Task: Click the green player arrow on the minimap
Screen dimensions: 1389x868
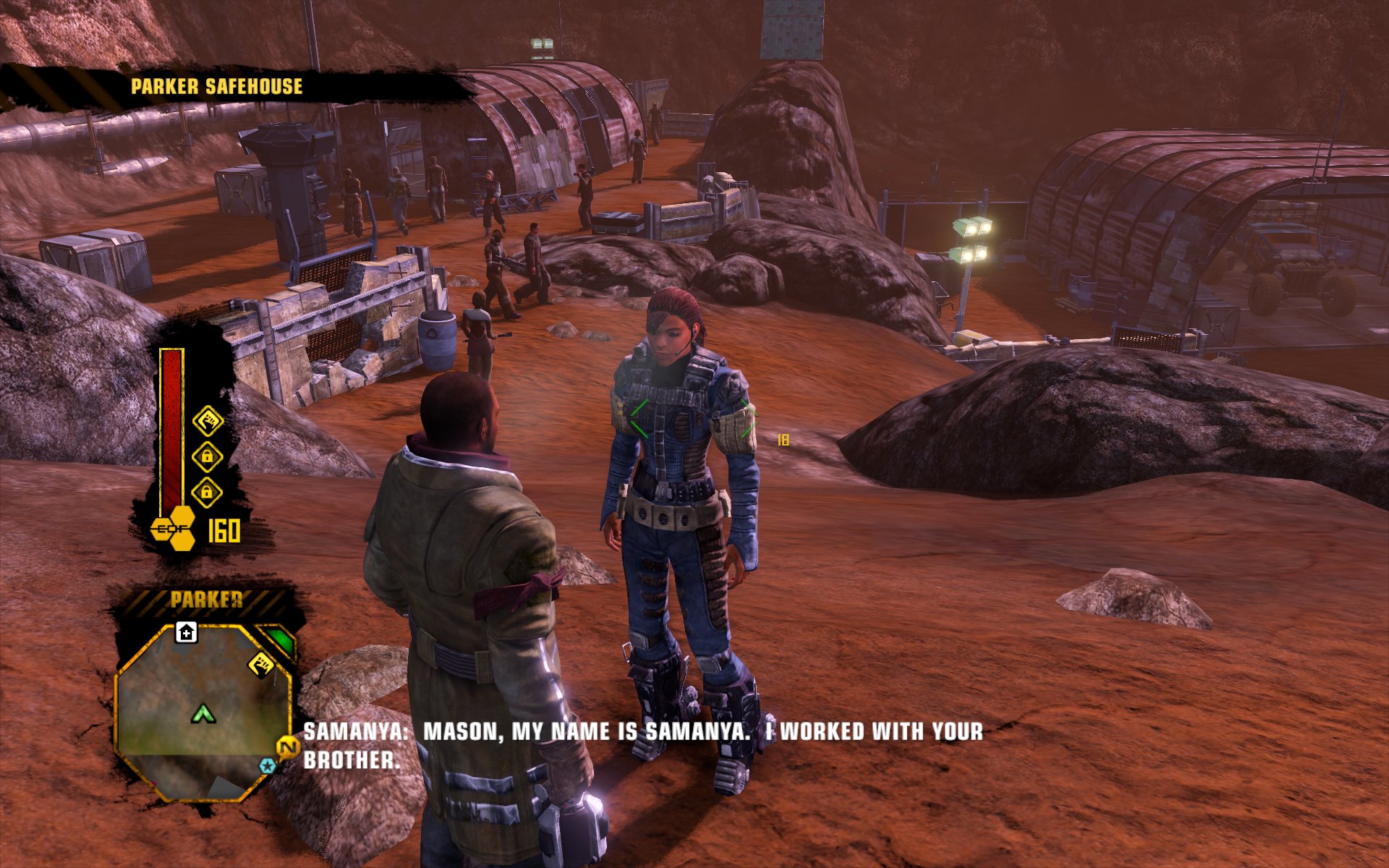Action: point(203,715)
